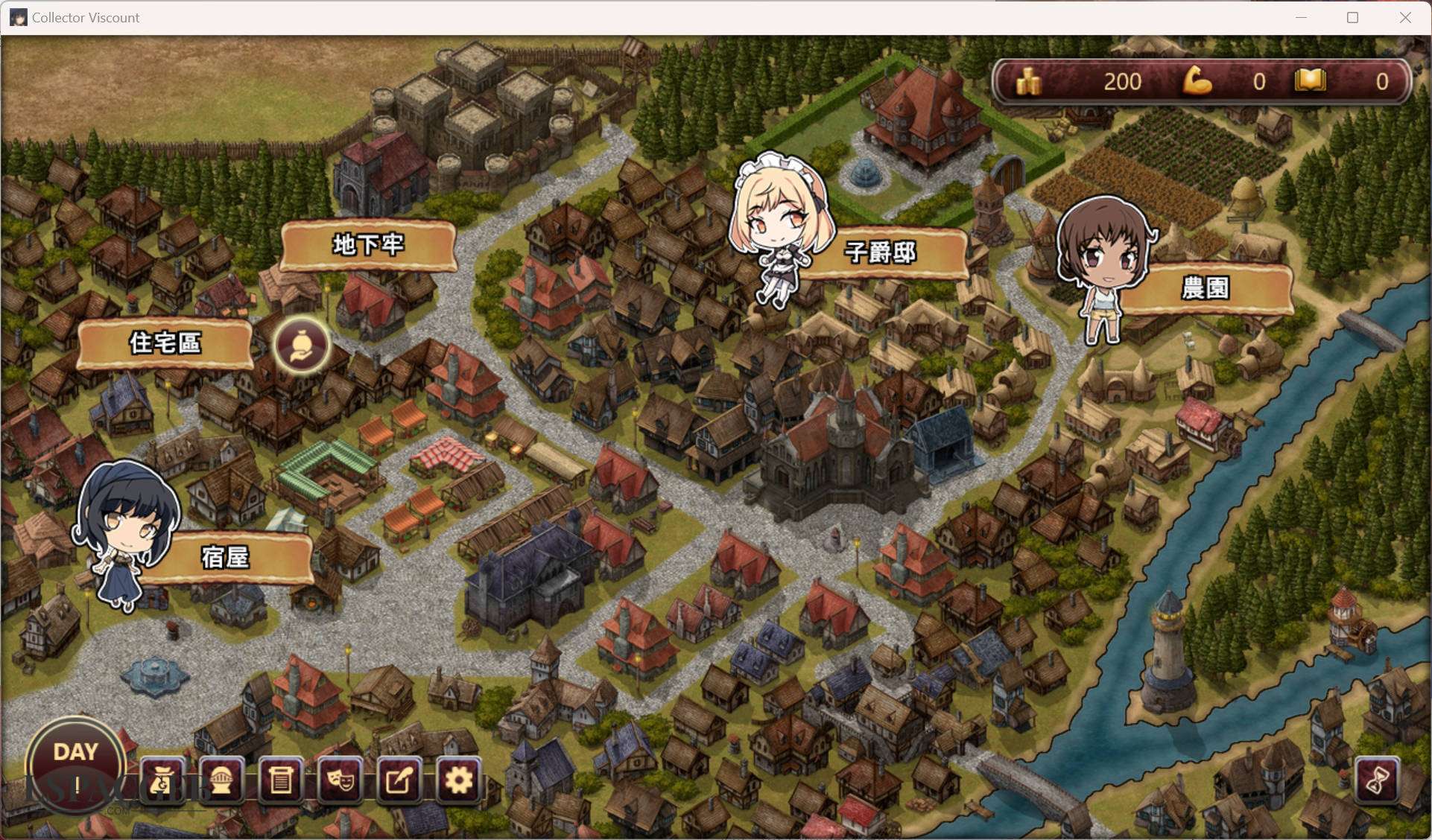Select the 農園 farm location
The image size is (1432, 840).
[x=1205, y=287]
